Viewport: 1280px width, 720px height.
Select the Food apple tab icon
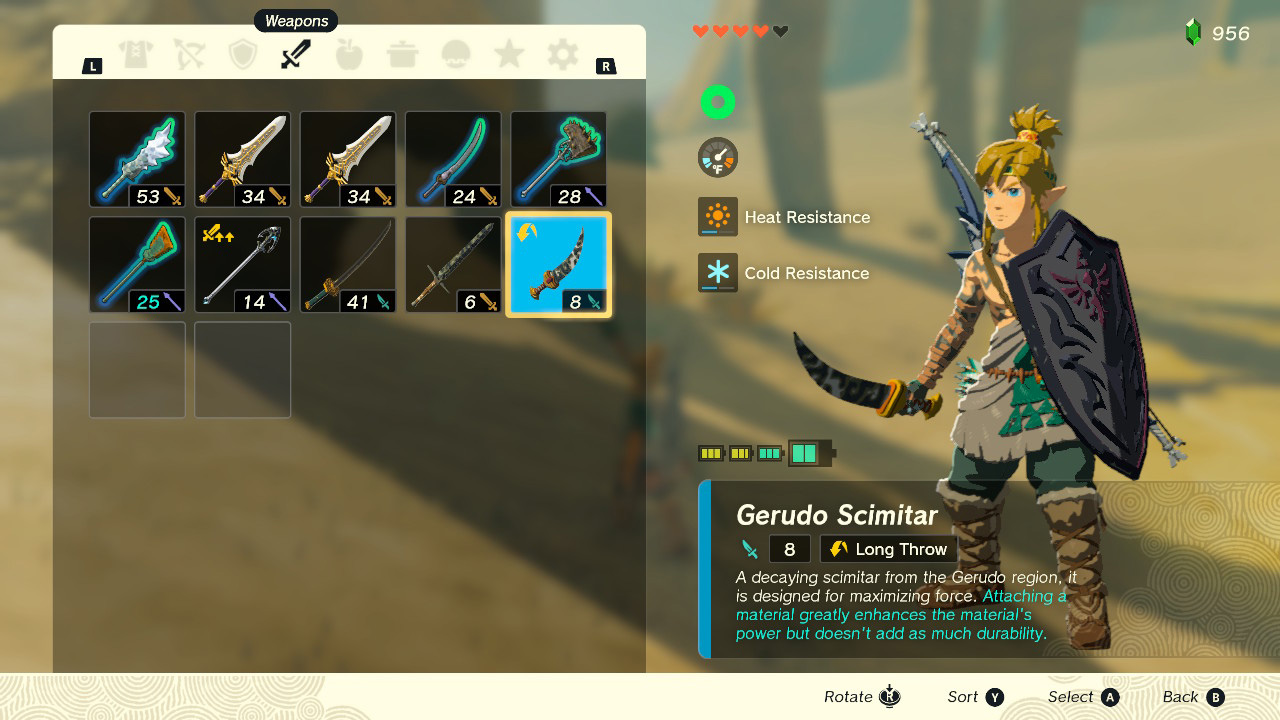[349, 54]
